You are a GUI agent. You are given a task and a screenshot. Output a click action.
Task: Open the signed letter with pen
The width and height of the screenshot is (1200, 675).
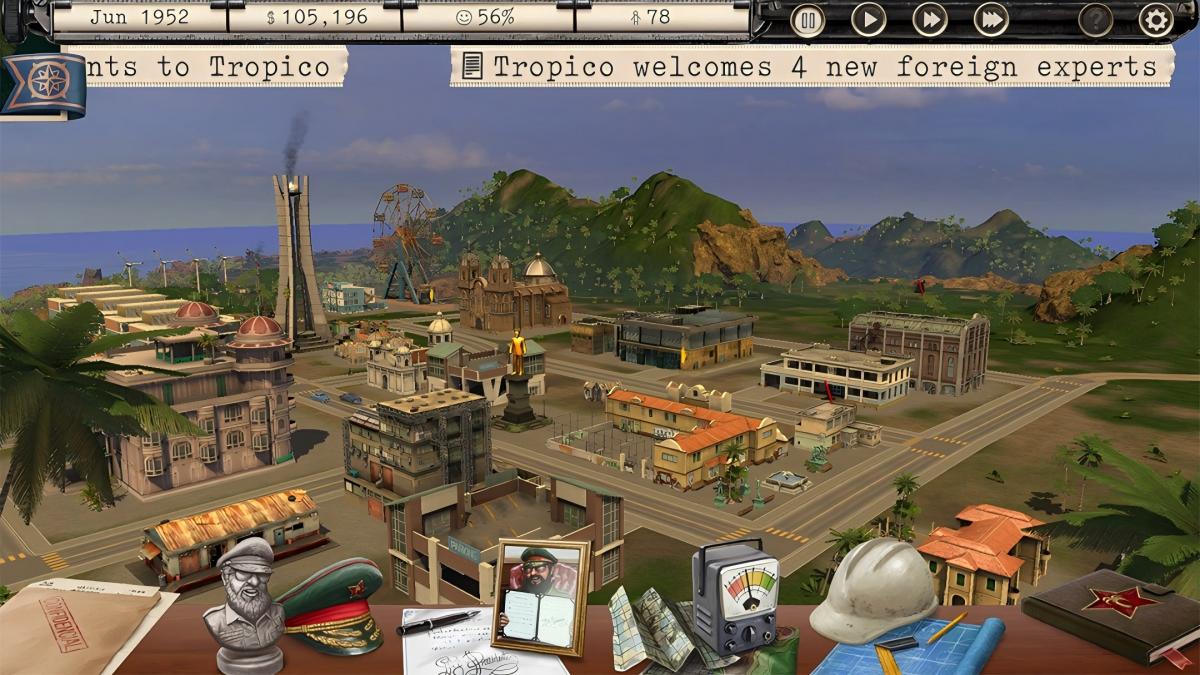455,640
